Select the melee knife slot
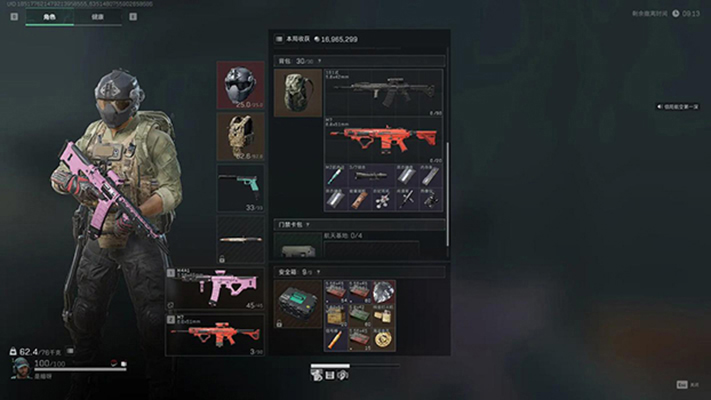Image resolution: width=711 pixels, height=400 pixels. (240, 239)
